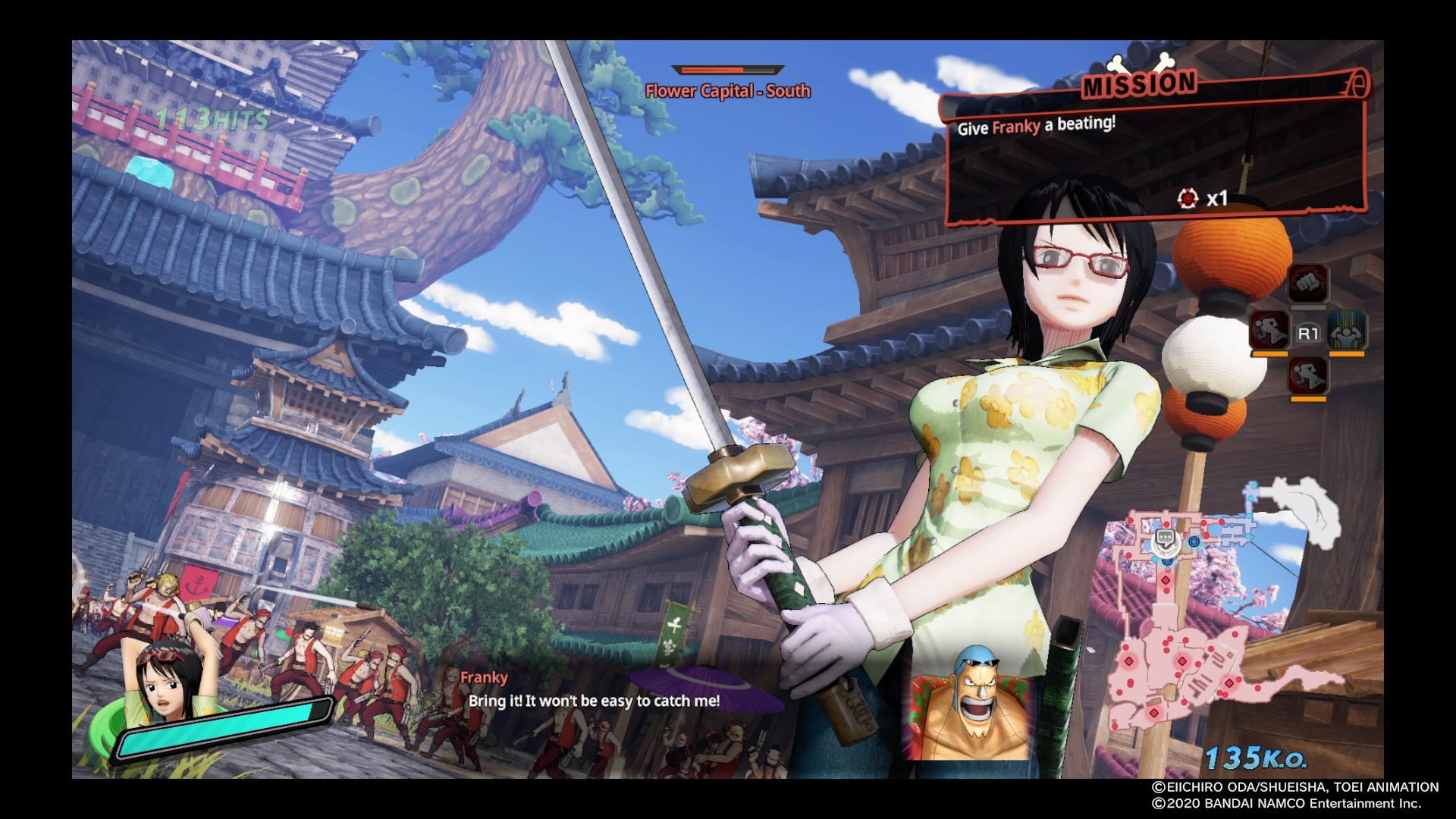Click Franky's shouting portrait
This screenshot has width=1456, height=819.
point(969,702)
